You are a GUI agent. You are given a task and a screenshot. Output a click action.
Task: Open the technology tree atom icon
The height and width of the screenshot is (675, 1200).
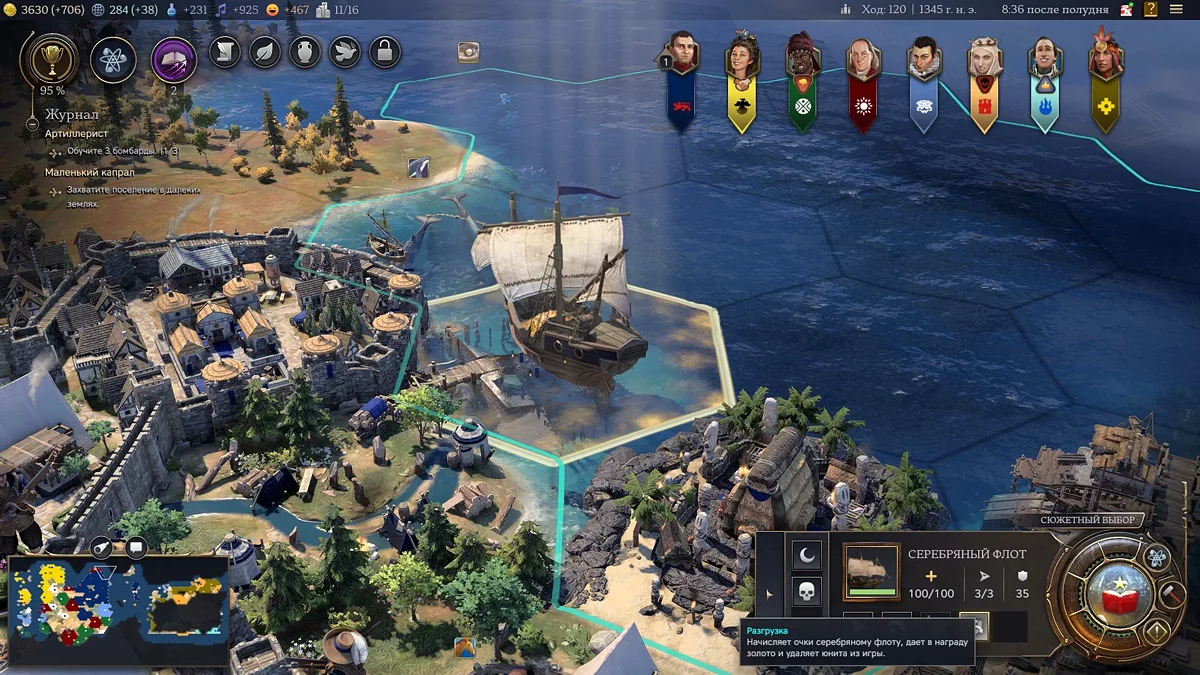coord(113,59)
